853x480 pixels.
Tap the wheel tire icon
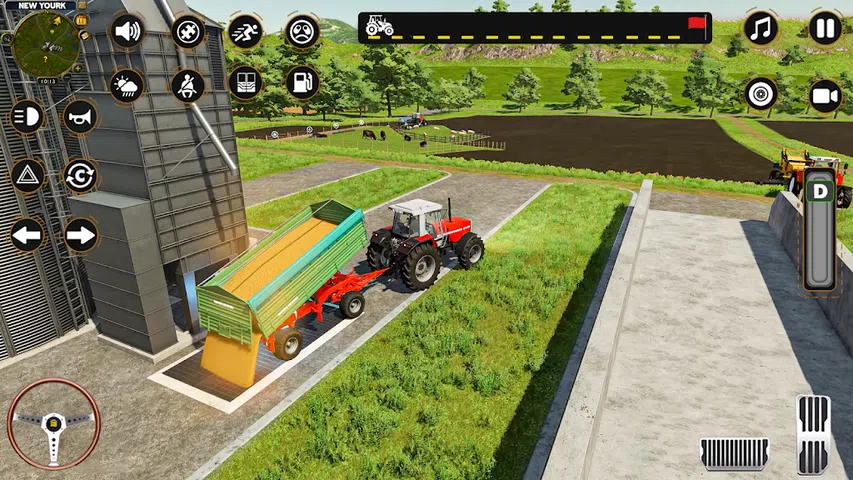[x=762, y=95]
